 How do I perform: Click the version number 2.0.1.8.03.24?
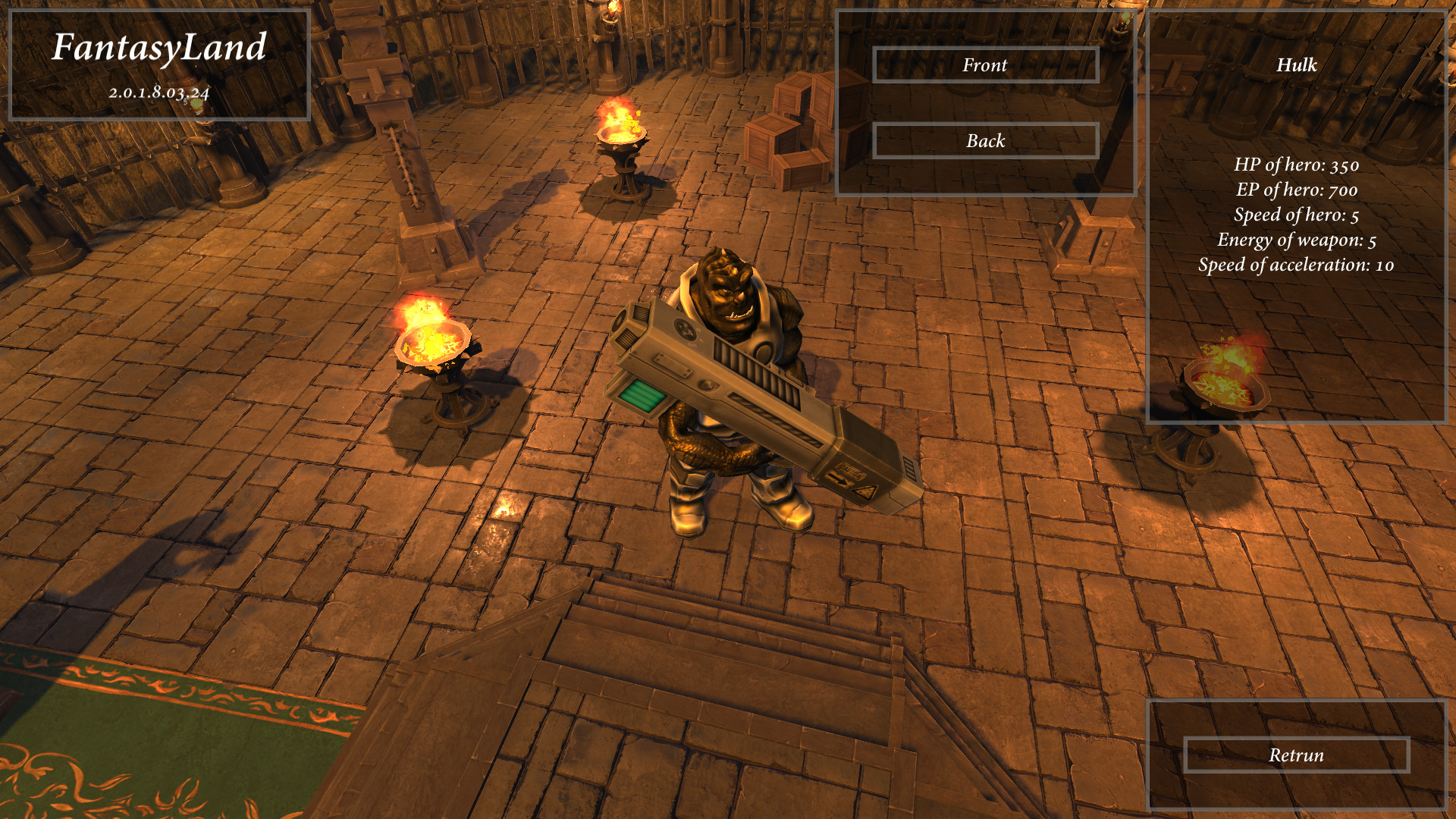[161, 95]
